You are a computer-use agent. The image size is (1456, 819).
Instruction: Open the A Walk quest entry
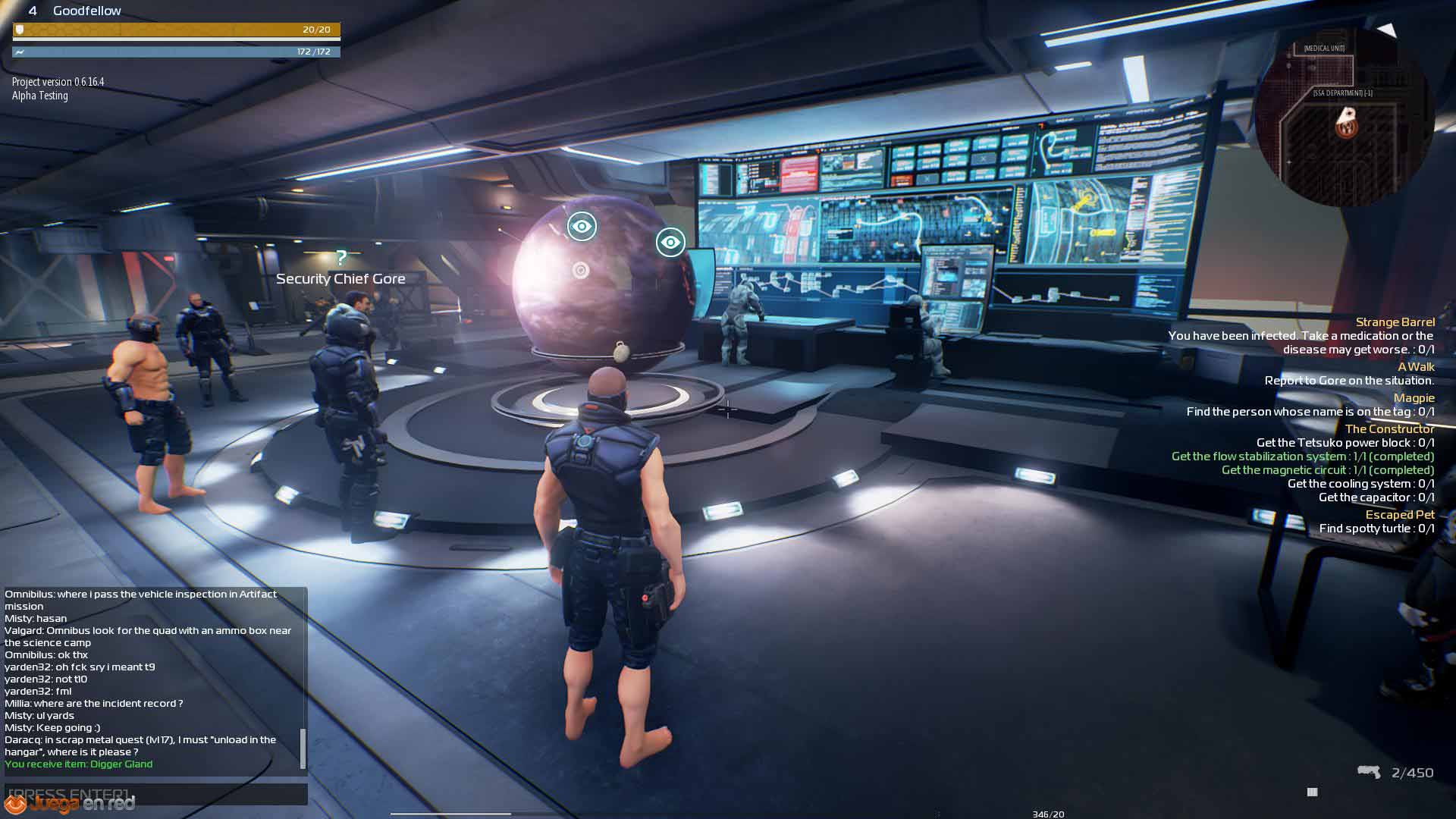(x=1415, y=367)
